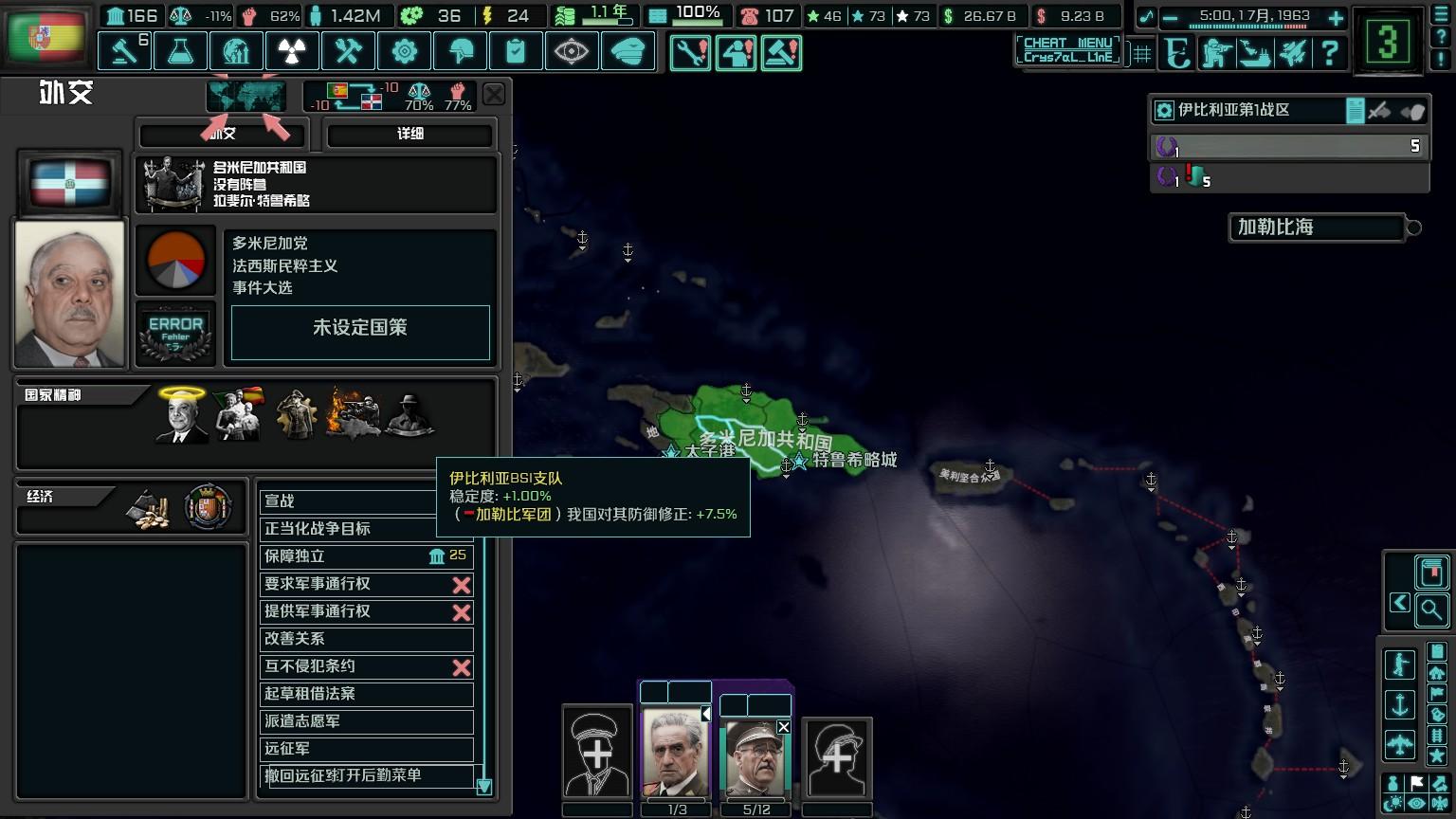The width and height of the screenshot is (1456, 819).
Task: Close the diplomacy panel
Action: (x=494, y=95)
